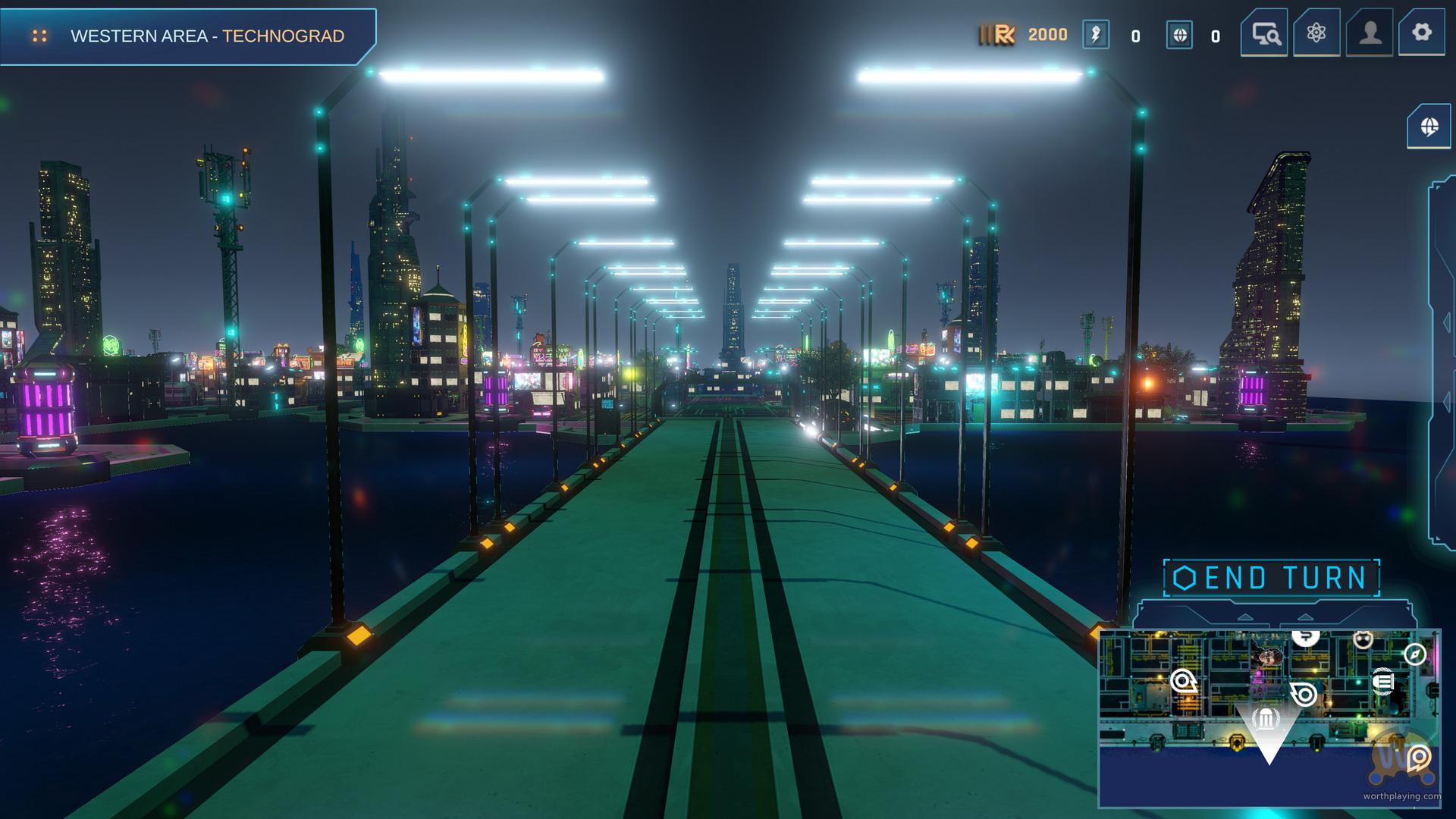Click the masked face marker on minimap
This screenshot has width=1456, height=819.
click(1363, 640)
